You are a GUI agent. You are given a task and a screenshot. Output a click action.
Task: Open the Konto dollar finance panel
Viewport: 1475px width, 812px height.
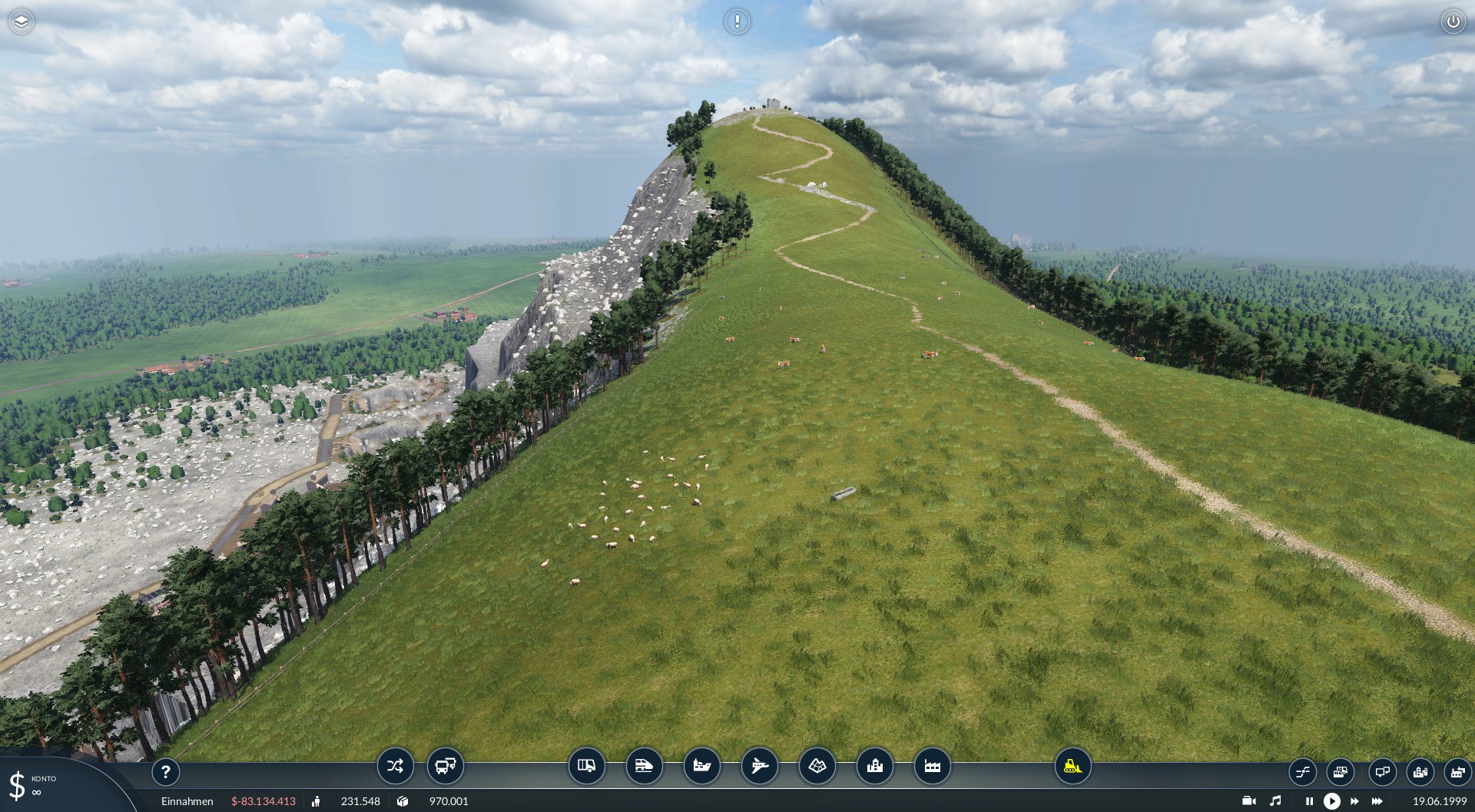(31, 785)
